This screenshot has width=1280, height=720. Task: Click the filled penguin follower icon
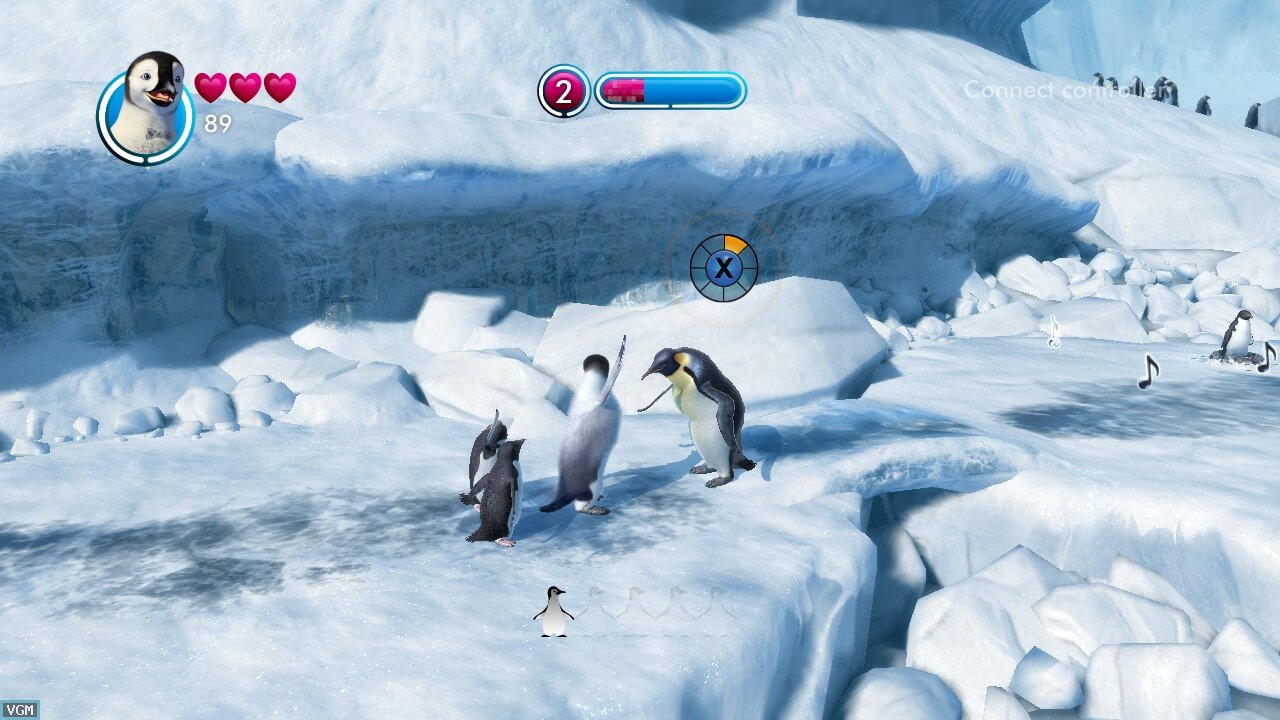(553, 611)
